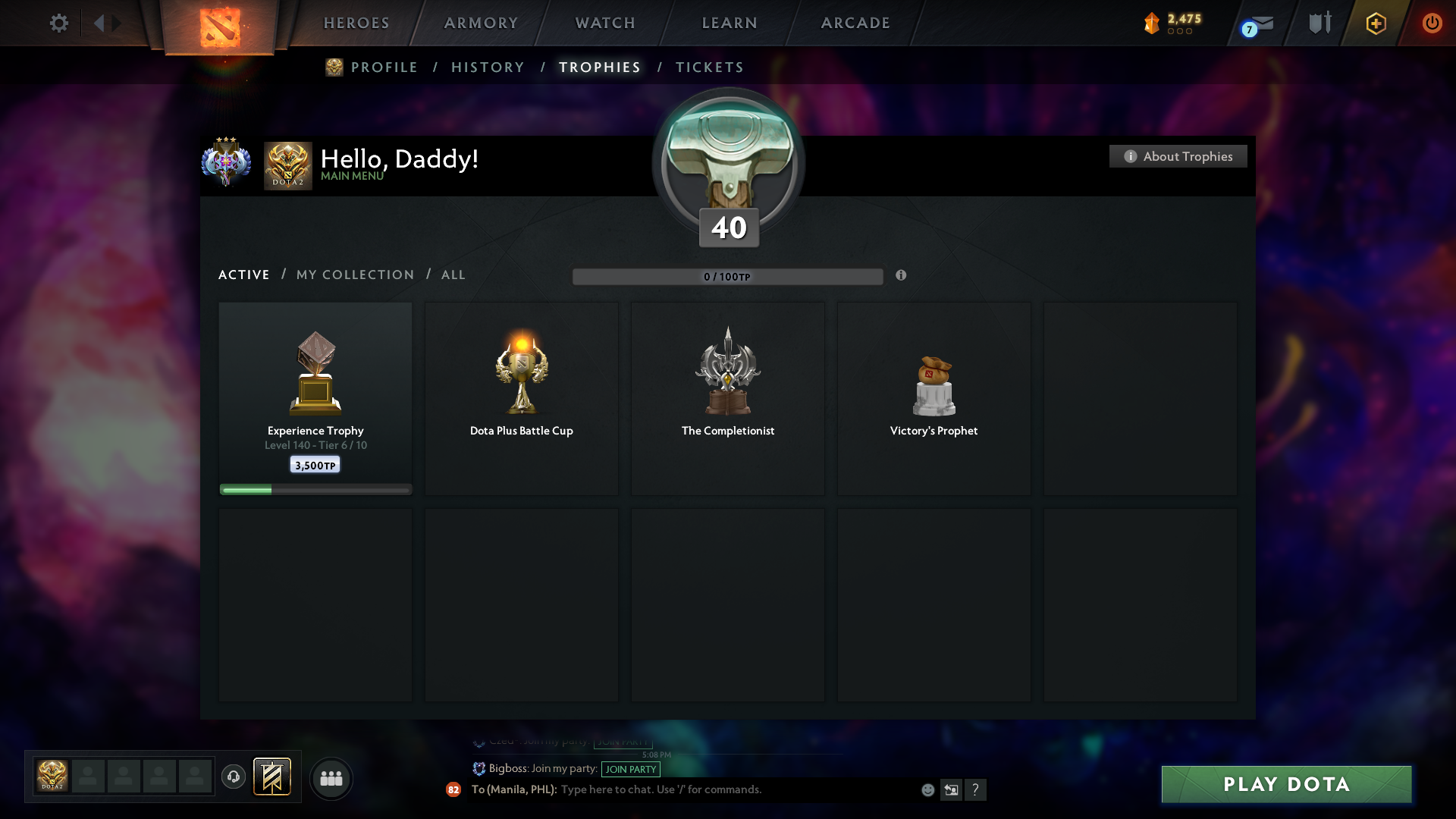This screenshot has width=1456, height=819.
Task: Click the power icon to quit
Action: 1432,23
